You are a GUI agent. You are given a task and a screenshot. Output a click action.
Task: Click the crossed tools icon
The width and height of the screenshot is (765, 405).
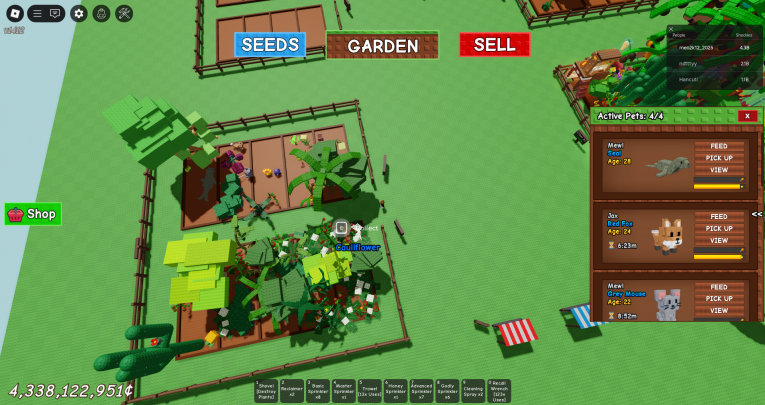(x=124, y=13)
